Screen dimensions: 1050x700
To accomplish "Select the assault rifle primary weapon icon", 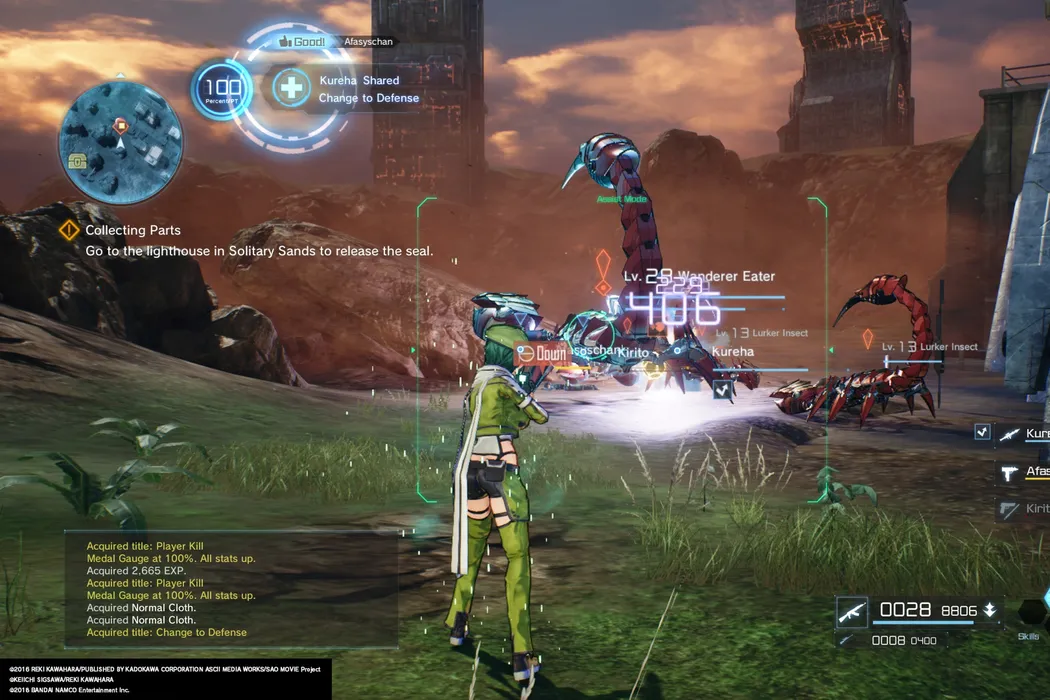I will (x=852, y=610).
